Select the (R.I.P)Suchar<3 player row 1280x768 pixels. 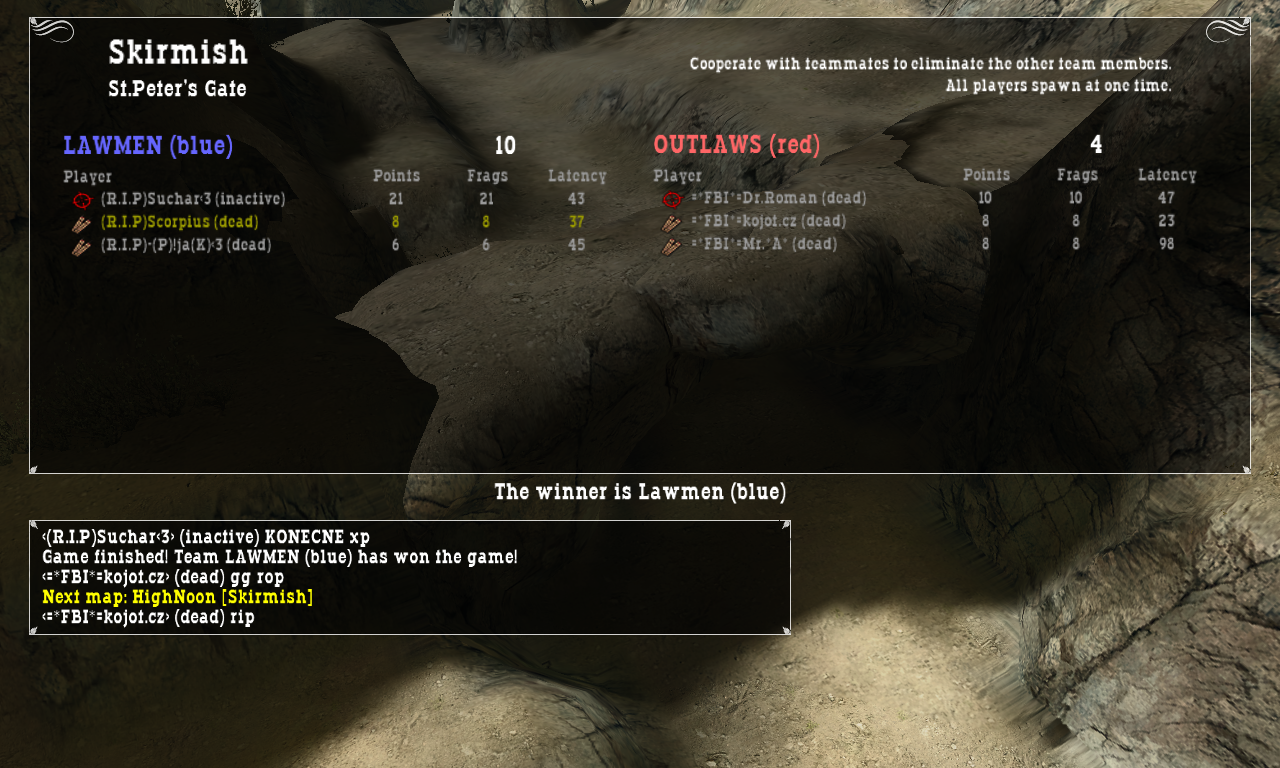[193, 199]
